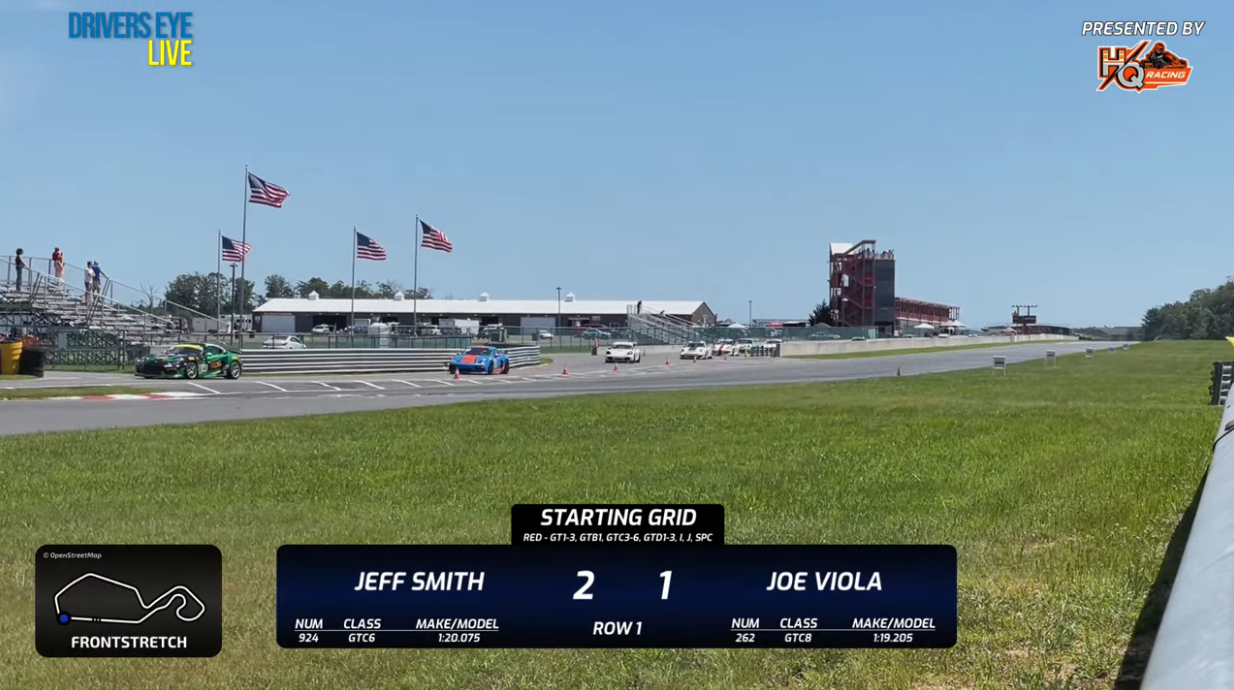Screen dimensions: 1234x690
Task: Select Jeff Smith's starting grid entry
Action: (419, 582)
